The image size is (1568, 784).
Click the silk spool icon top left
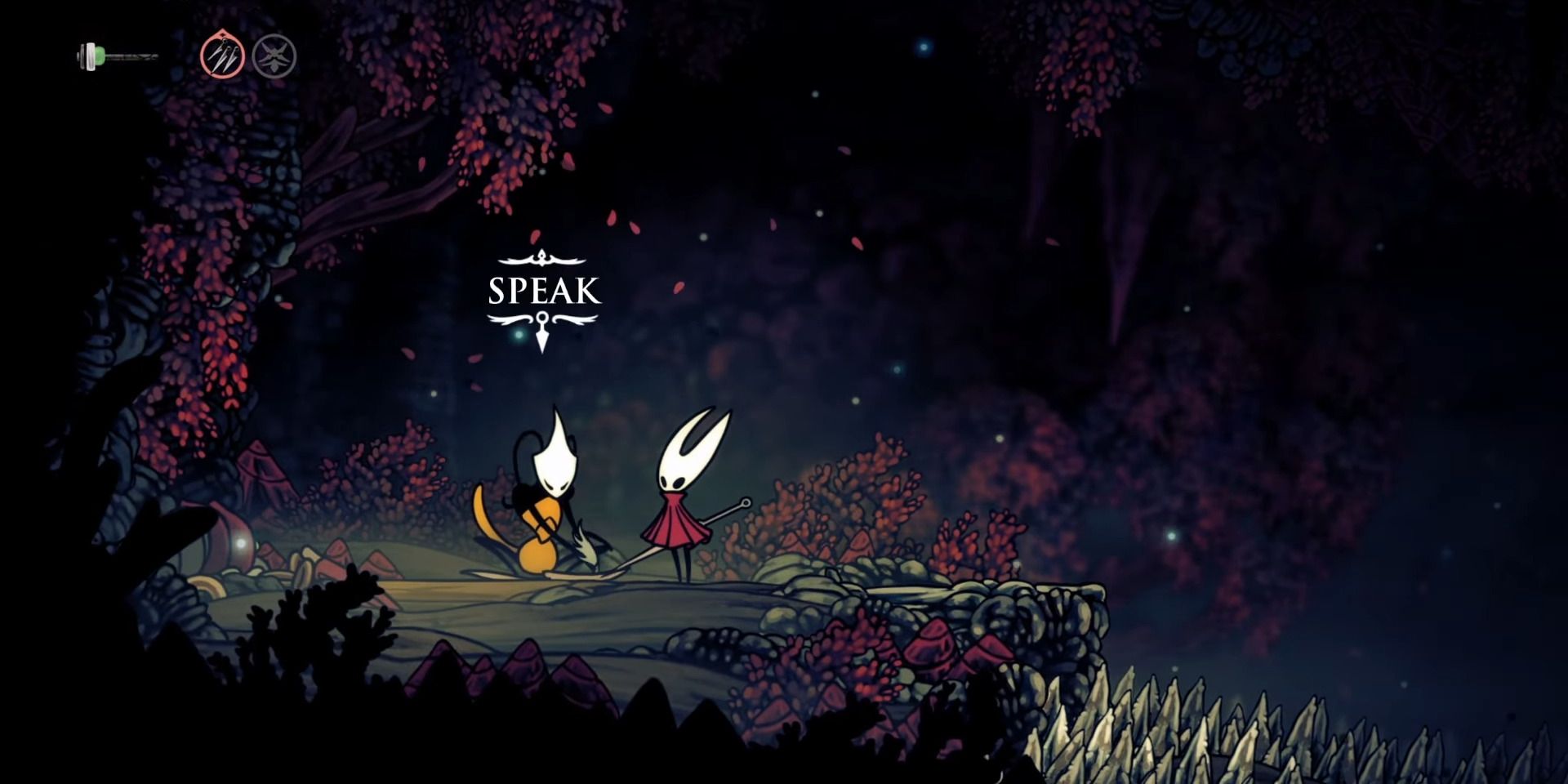pos(88,56)
